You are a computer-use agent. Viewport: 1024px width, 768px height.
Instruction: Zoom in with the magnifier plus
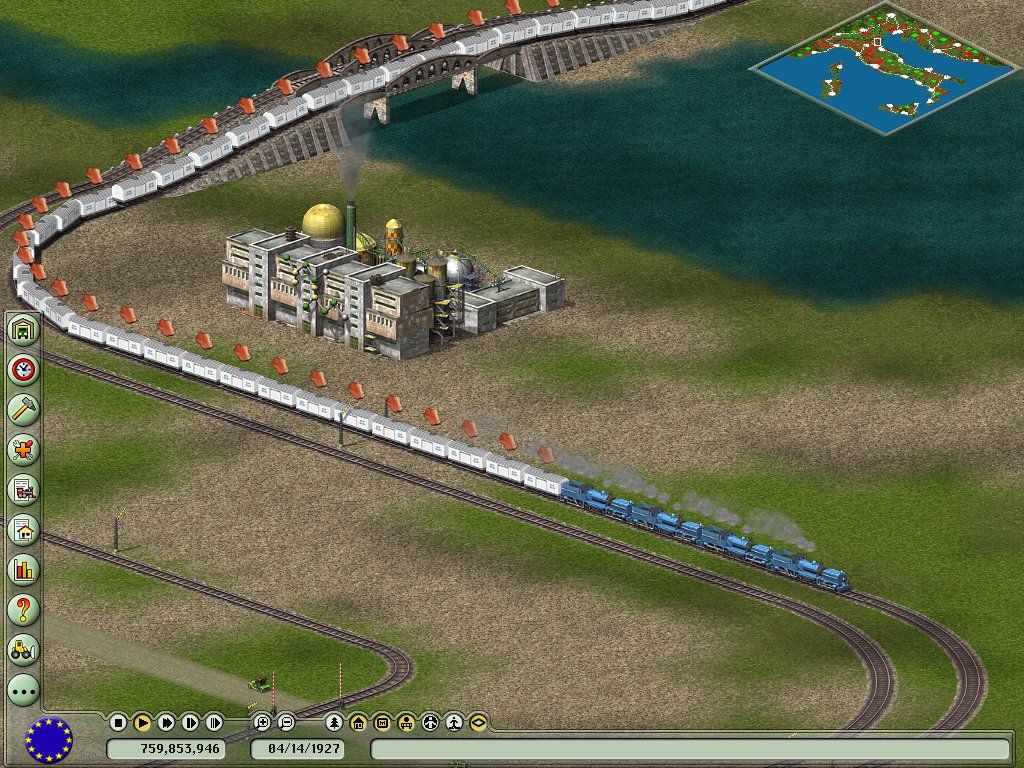coord(262,722)
